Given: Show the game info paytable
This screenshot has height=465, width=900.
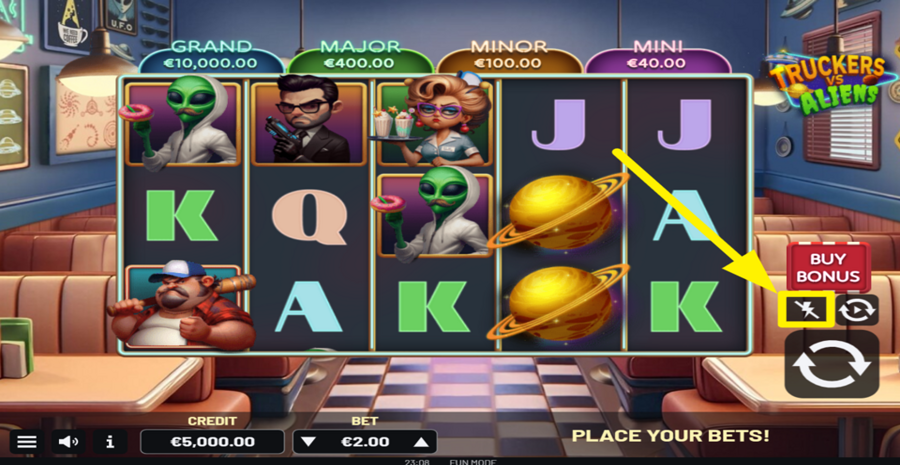Looking at the screenshot, I should coord(110,441).
